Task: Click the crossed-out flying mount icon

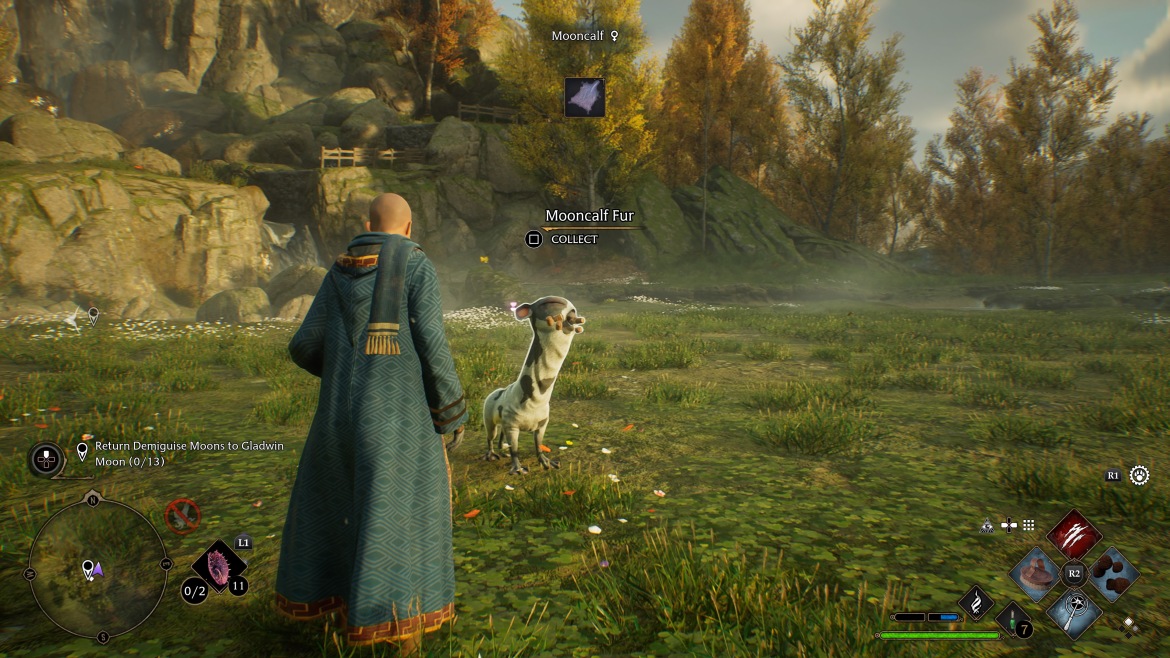Action: [x=182, y=516]
